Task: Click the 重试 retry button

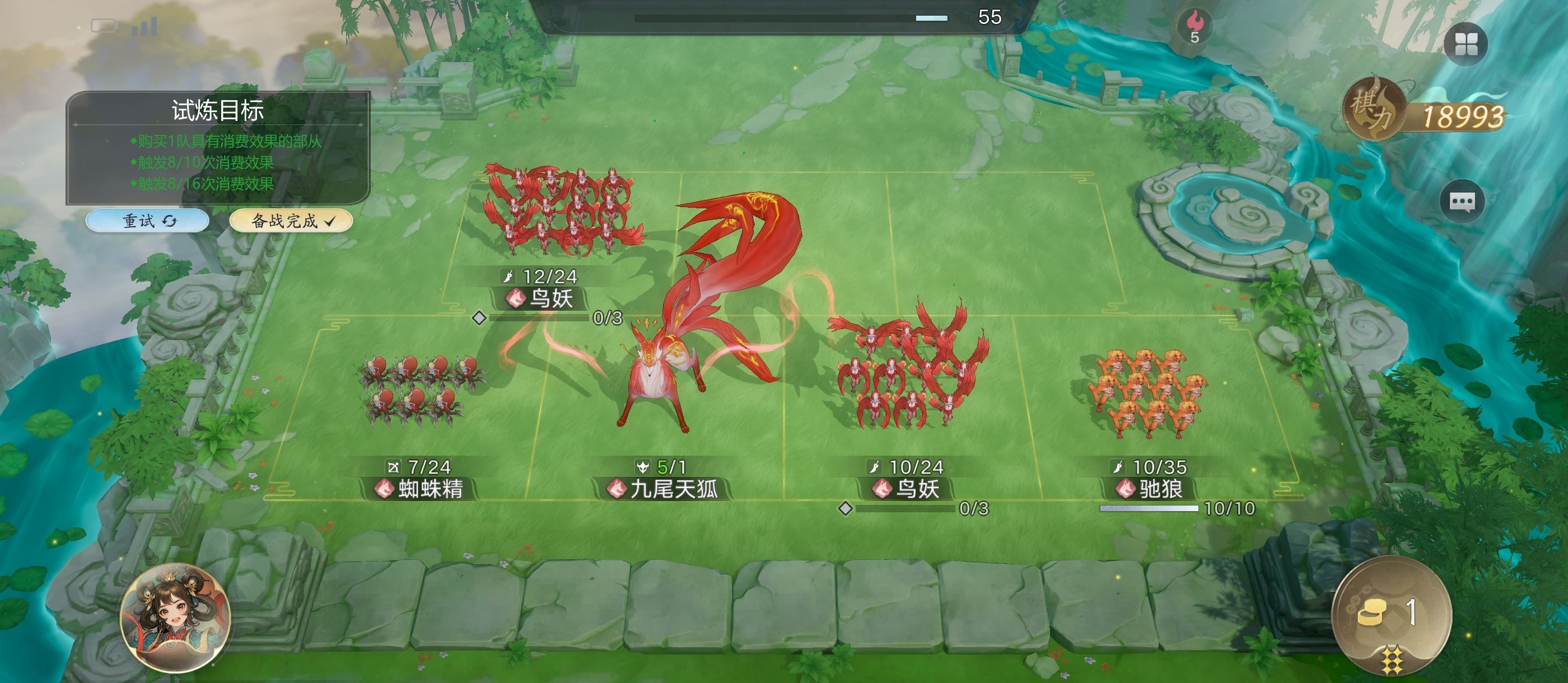Action: [147, 221]
